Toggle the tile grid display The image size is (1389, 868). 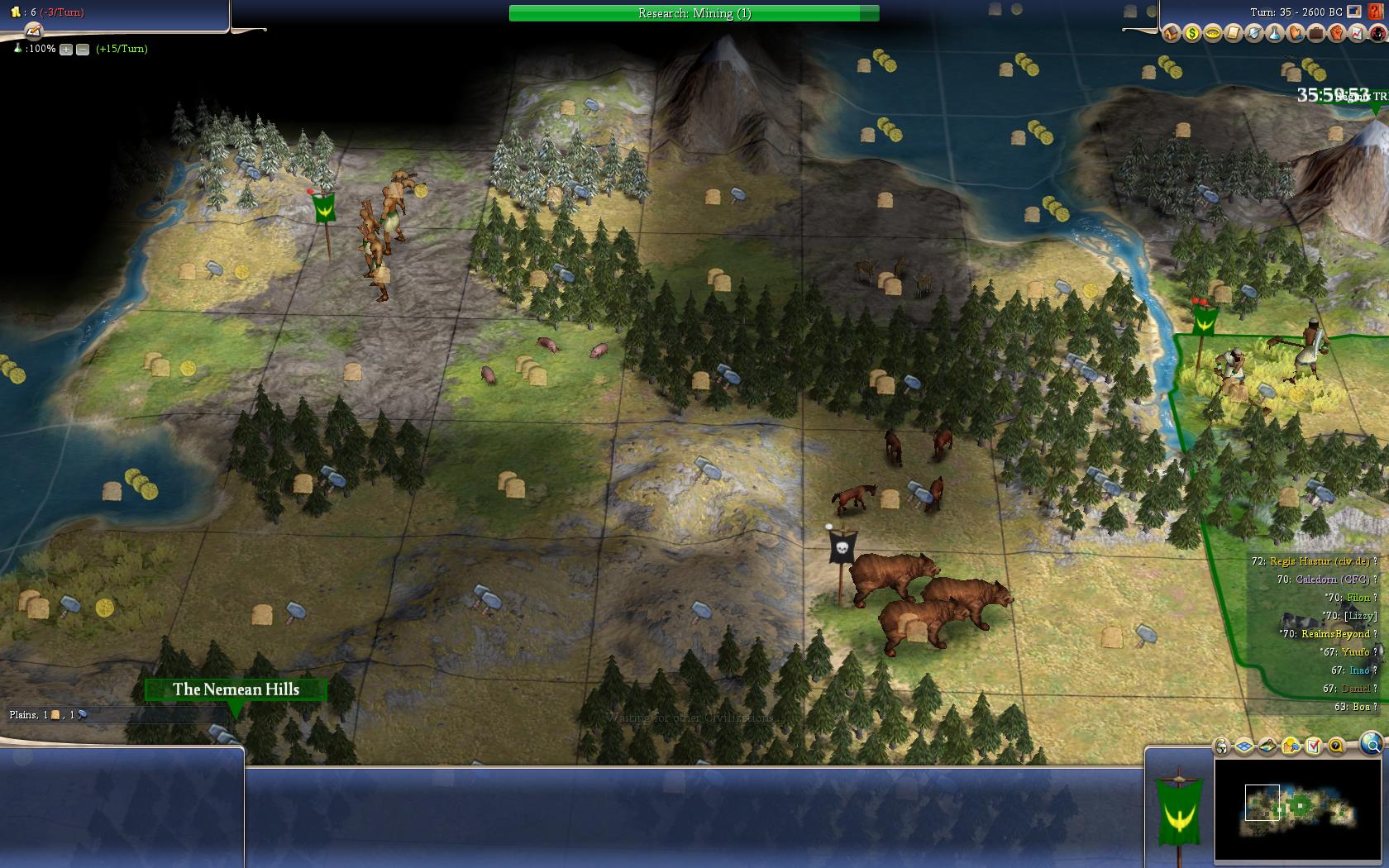(1244, 746)
